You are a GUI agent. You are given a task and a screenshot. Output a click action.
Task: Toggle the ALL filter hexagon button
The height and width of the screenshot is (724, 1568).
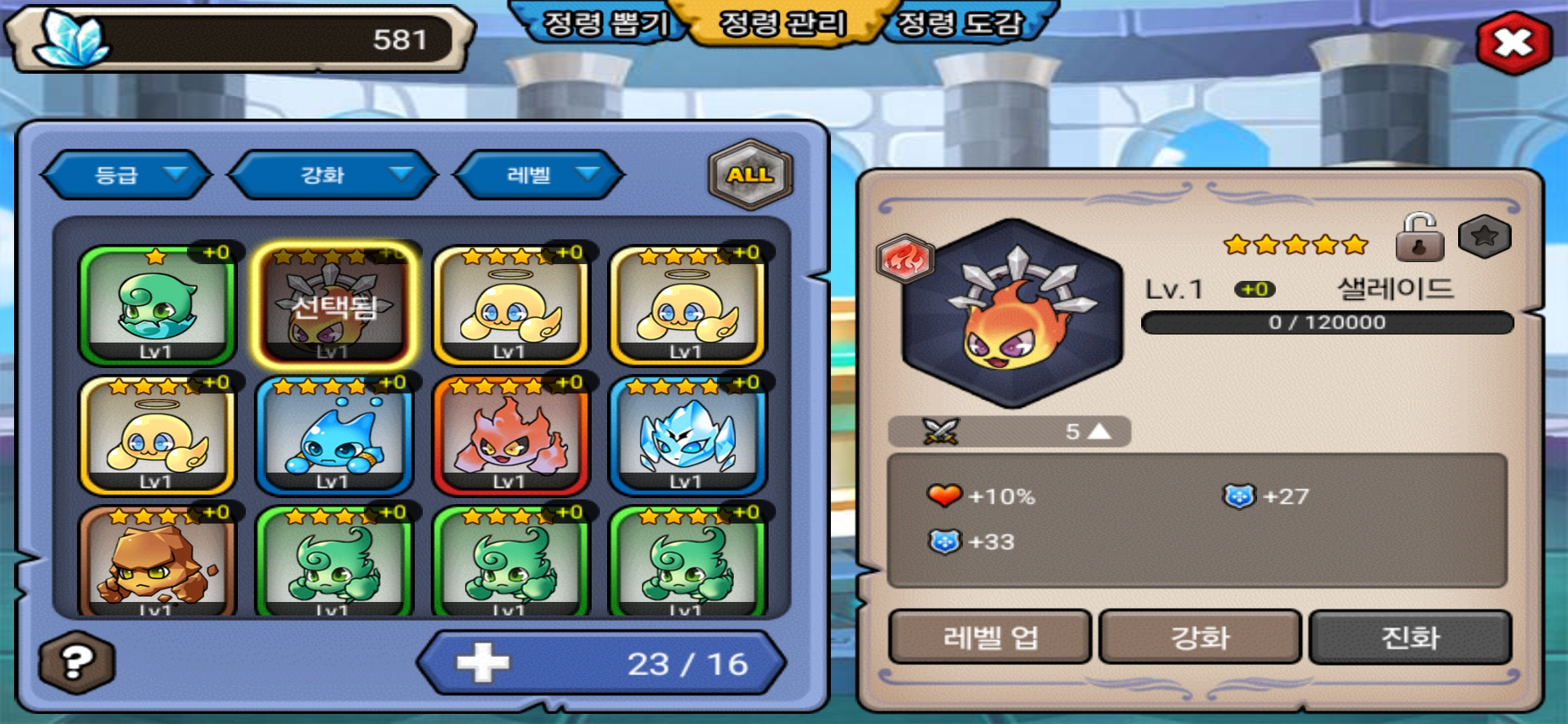(x=750, y=175)
